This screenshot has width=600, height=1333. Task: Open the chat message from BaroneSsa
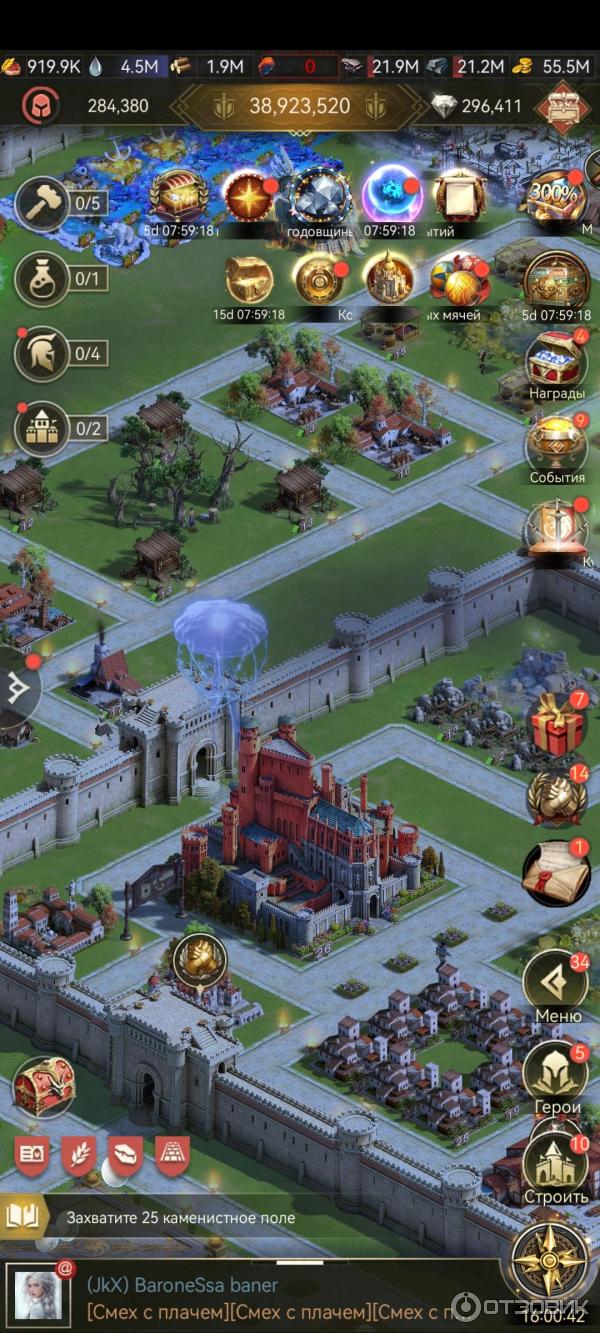point(250,1297)
